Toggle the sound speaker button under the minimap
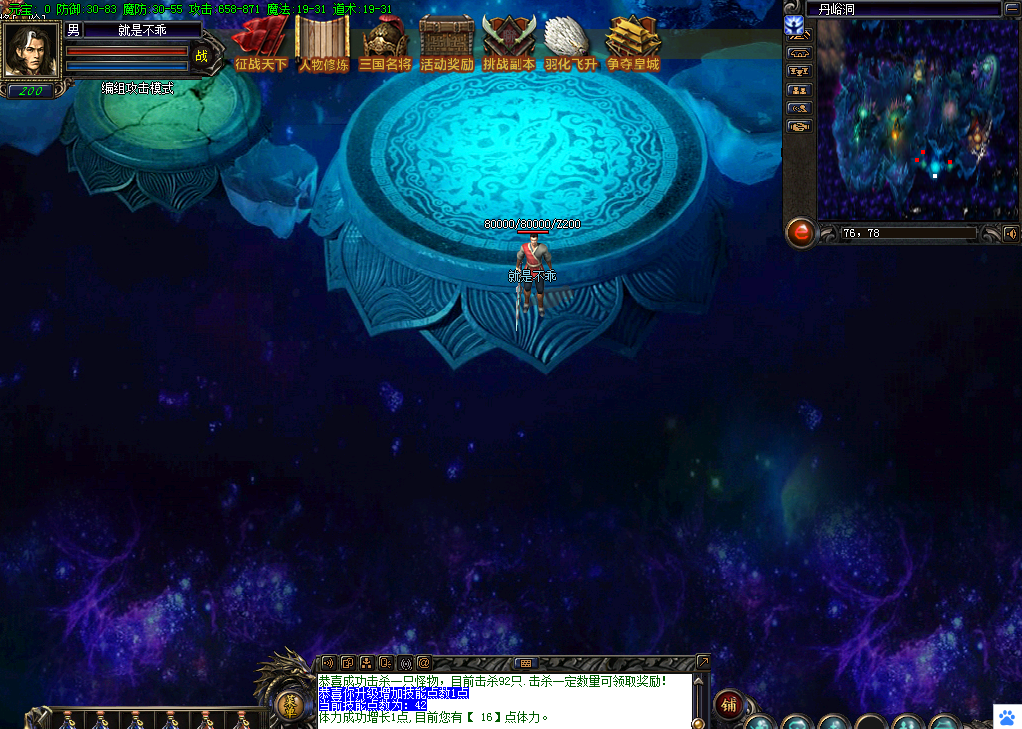This screenshot has width=1022, height=729. point(1011,233)
